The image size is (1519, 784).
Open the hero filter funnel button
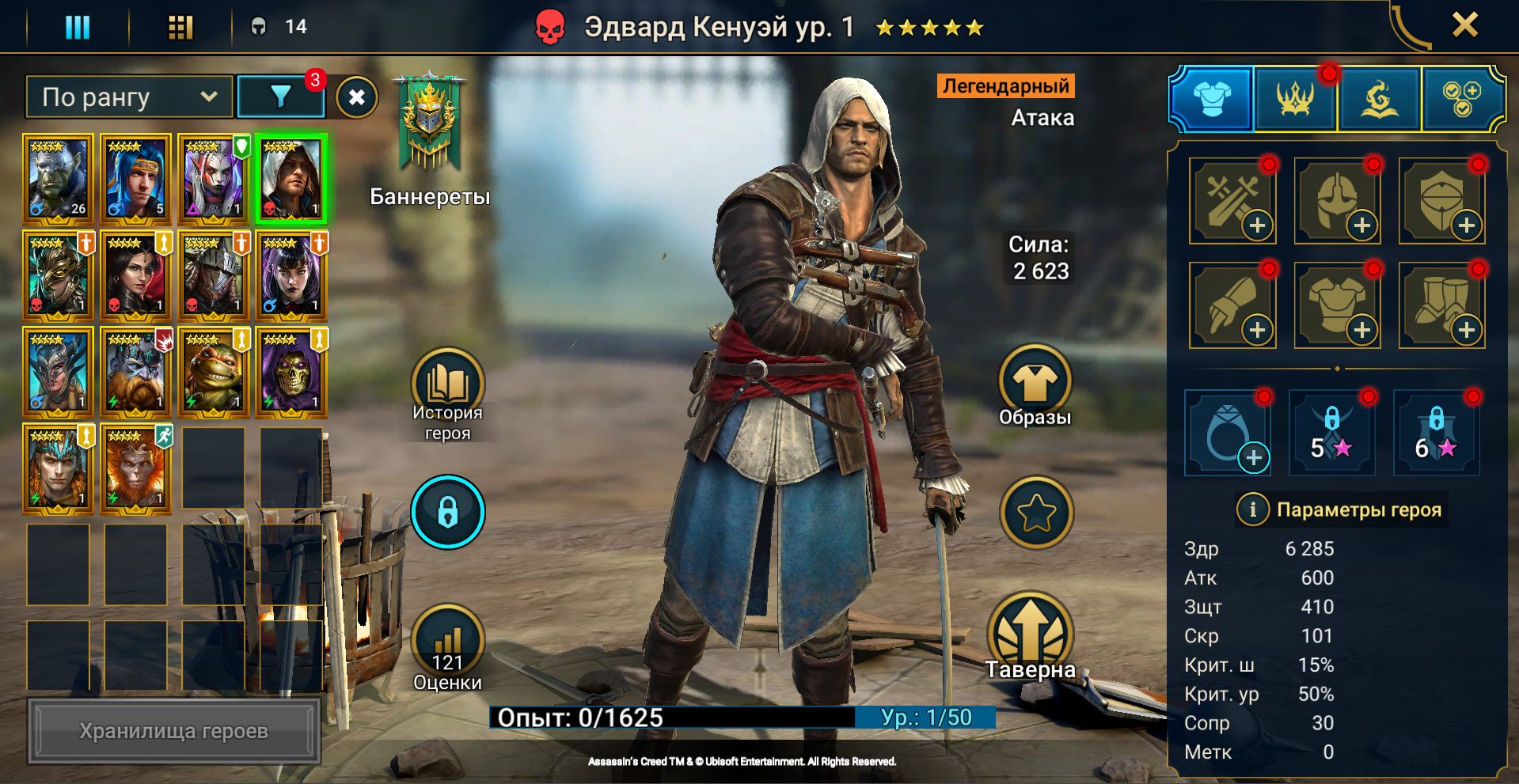click(280, 97)
